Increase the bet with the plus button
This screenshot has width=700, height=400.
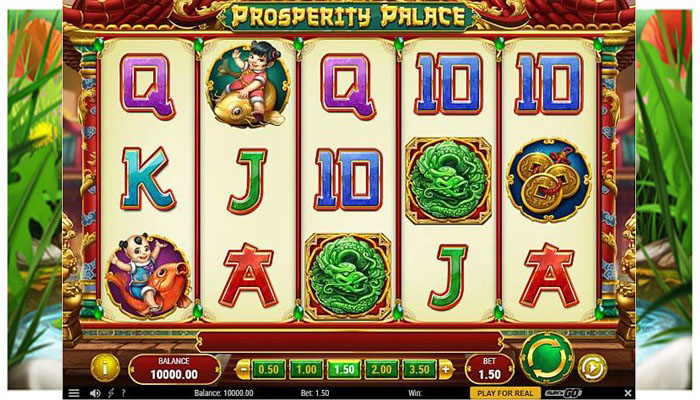pyautogui.click(x=446, y=369)
